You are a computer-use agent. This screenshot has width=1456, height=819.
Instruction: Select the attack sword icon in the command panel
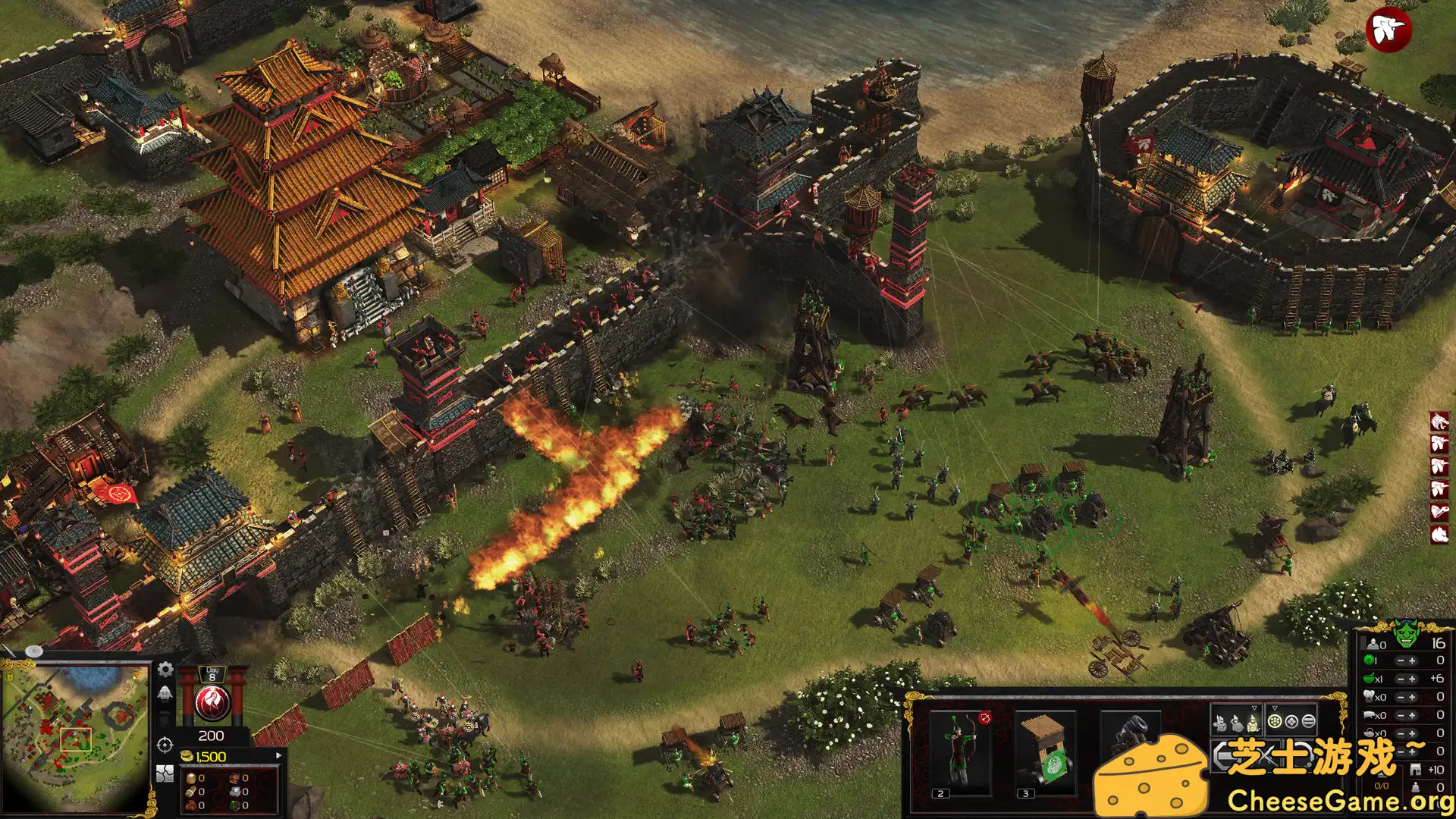1267,757
